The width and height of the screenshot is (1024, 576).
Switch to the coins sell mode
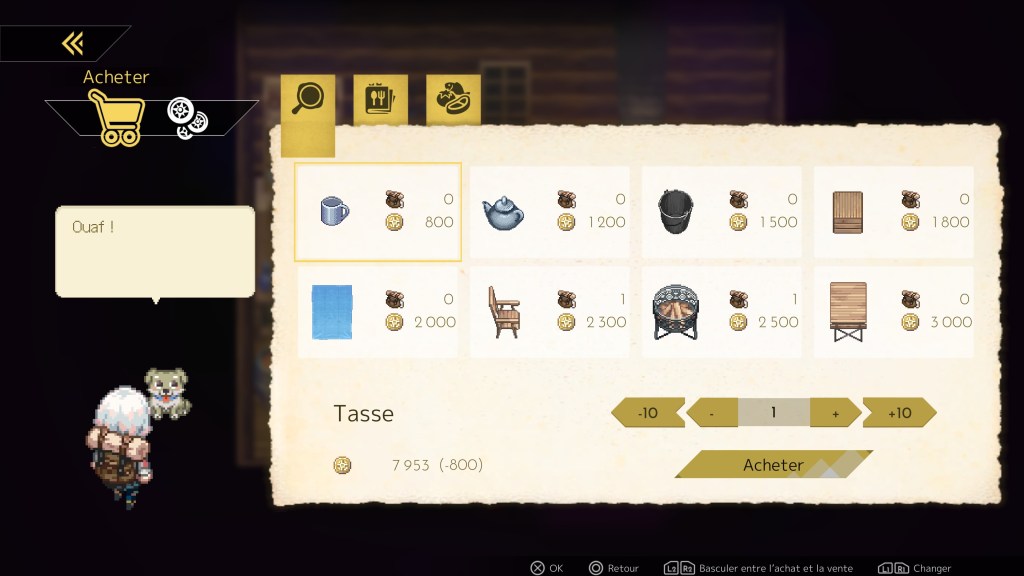click(187, 119)
